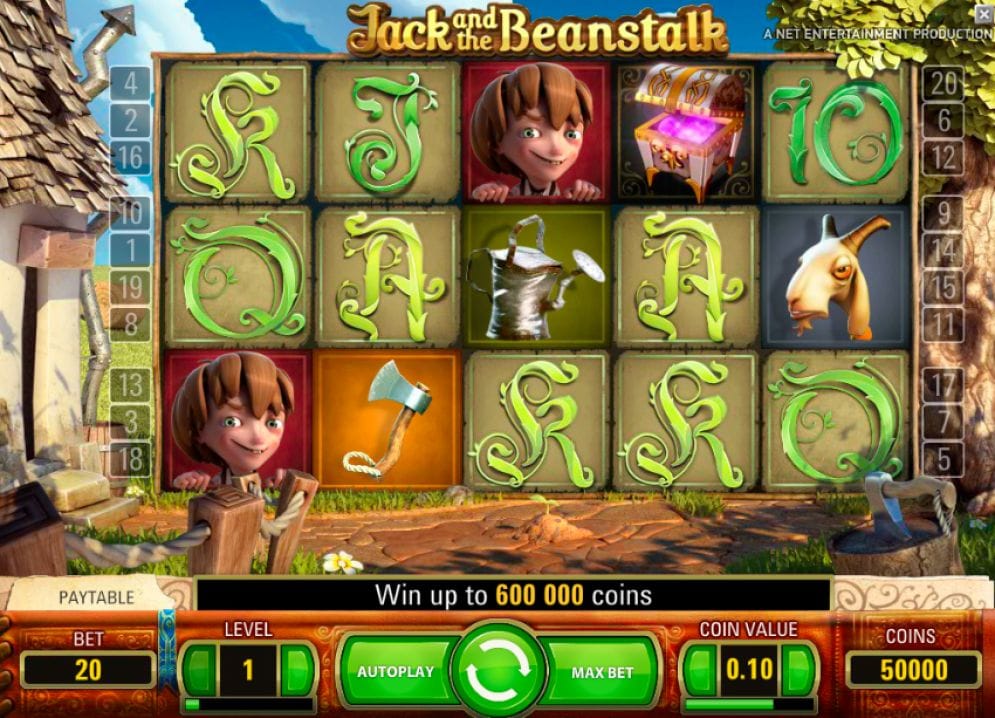
Task: Open the PAYTABLE
Action: point(96,597)
